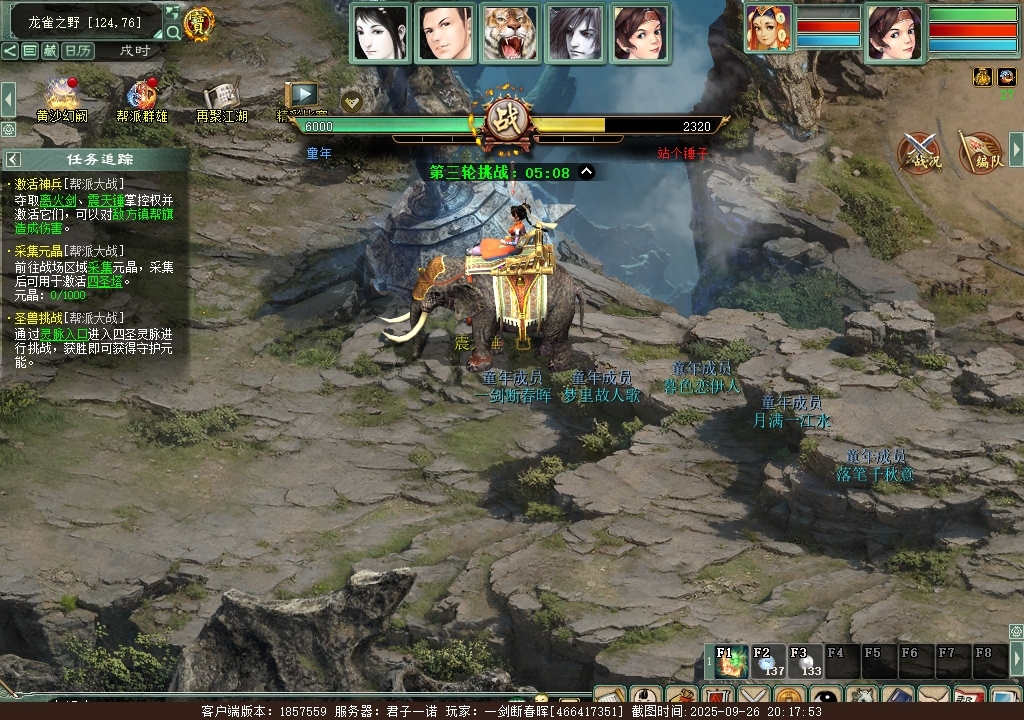Open the 战况 battle status button

tap(919, 153)
